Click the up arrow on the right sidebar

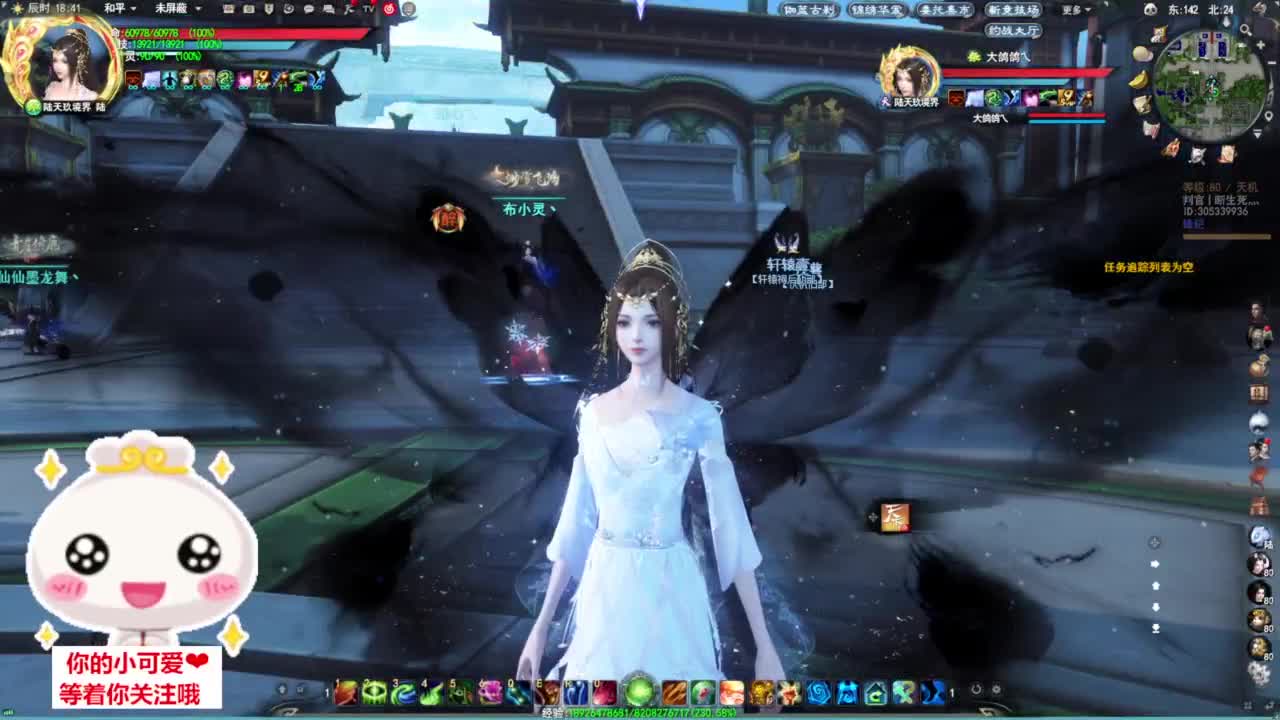coord(1155,586)
